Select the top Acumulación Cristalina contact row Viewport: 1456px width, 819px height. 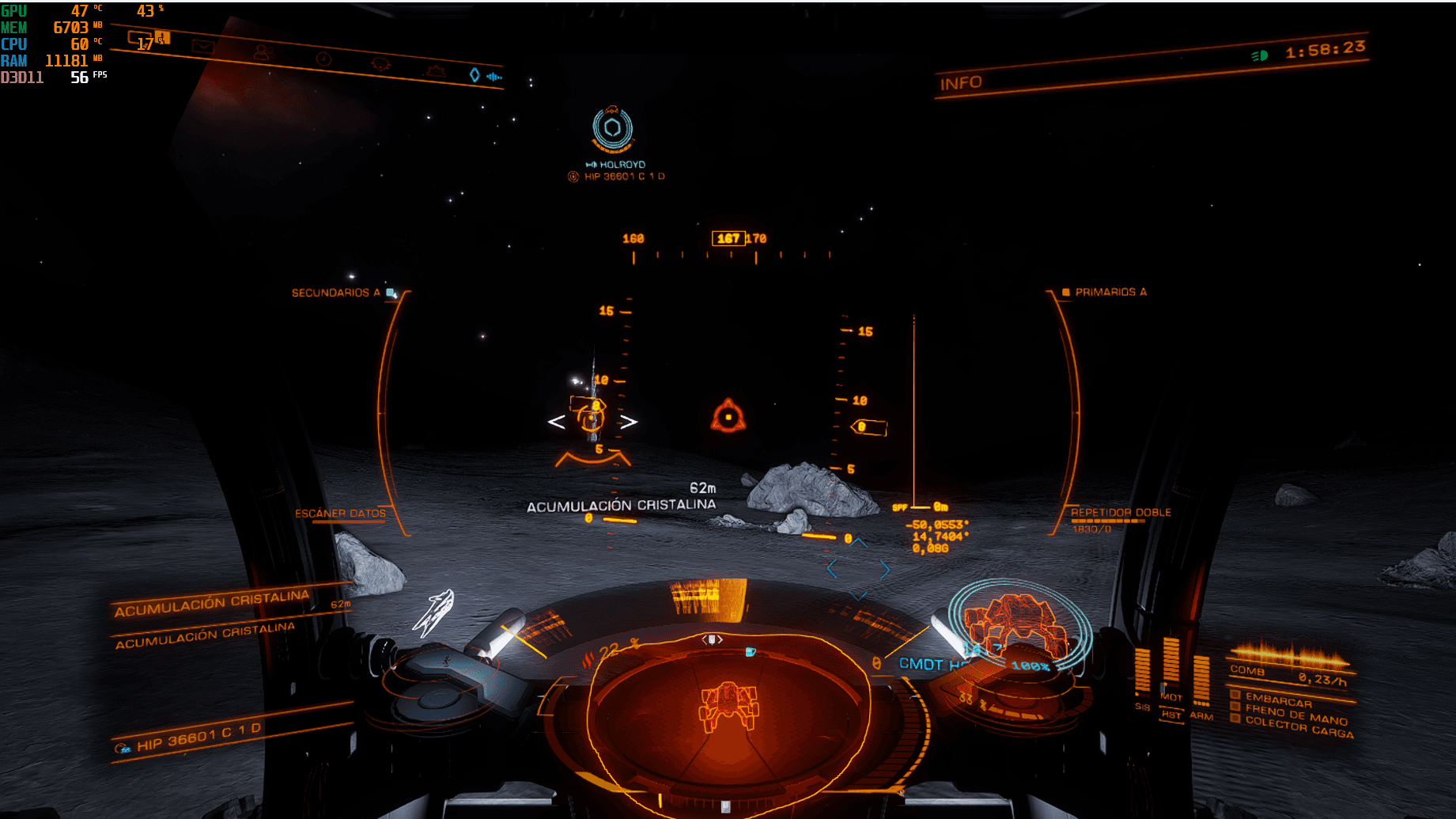(214, 603)
